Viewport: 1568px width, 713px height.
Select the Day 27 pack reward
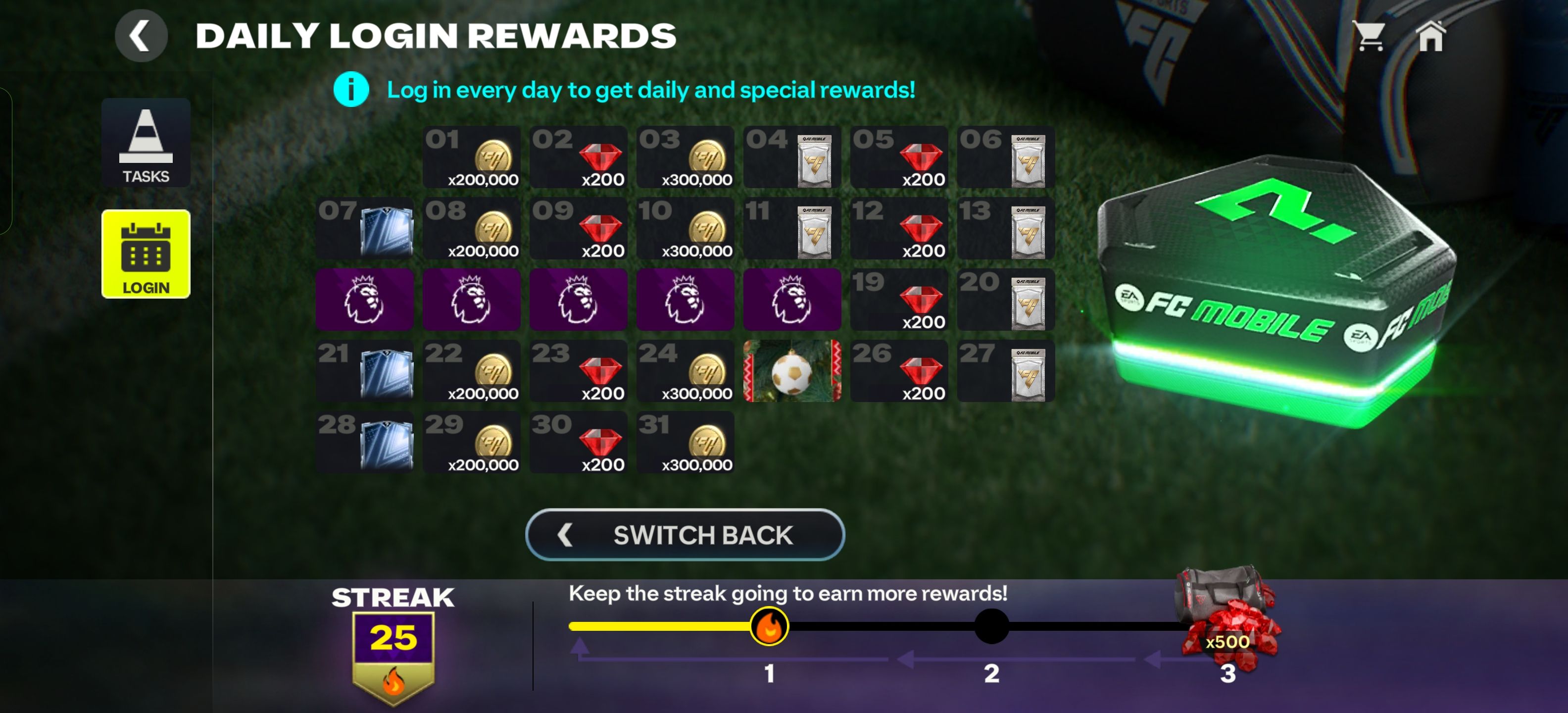(1006, 370)
